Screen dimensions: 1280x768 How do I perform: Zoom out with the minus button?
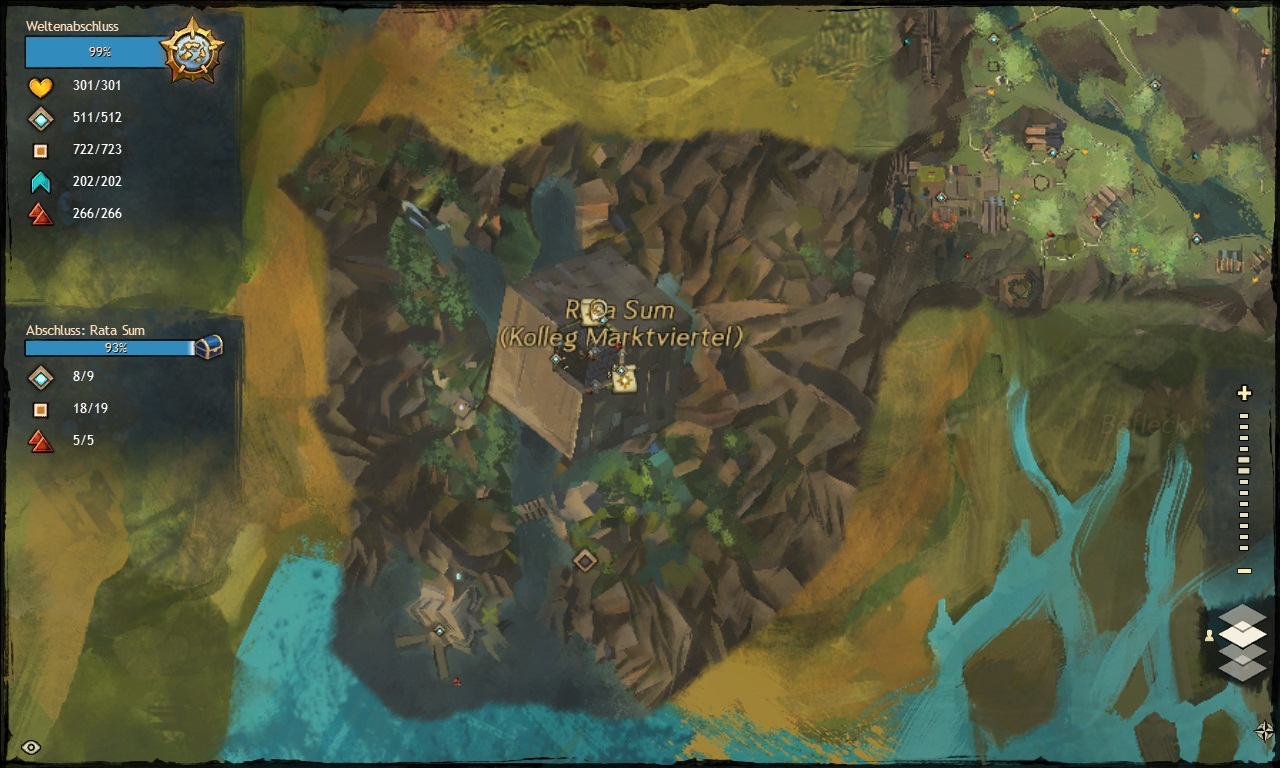pyautogui.click(x=1244, y=571)
